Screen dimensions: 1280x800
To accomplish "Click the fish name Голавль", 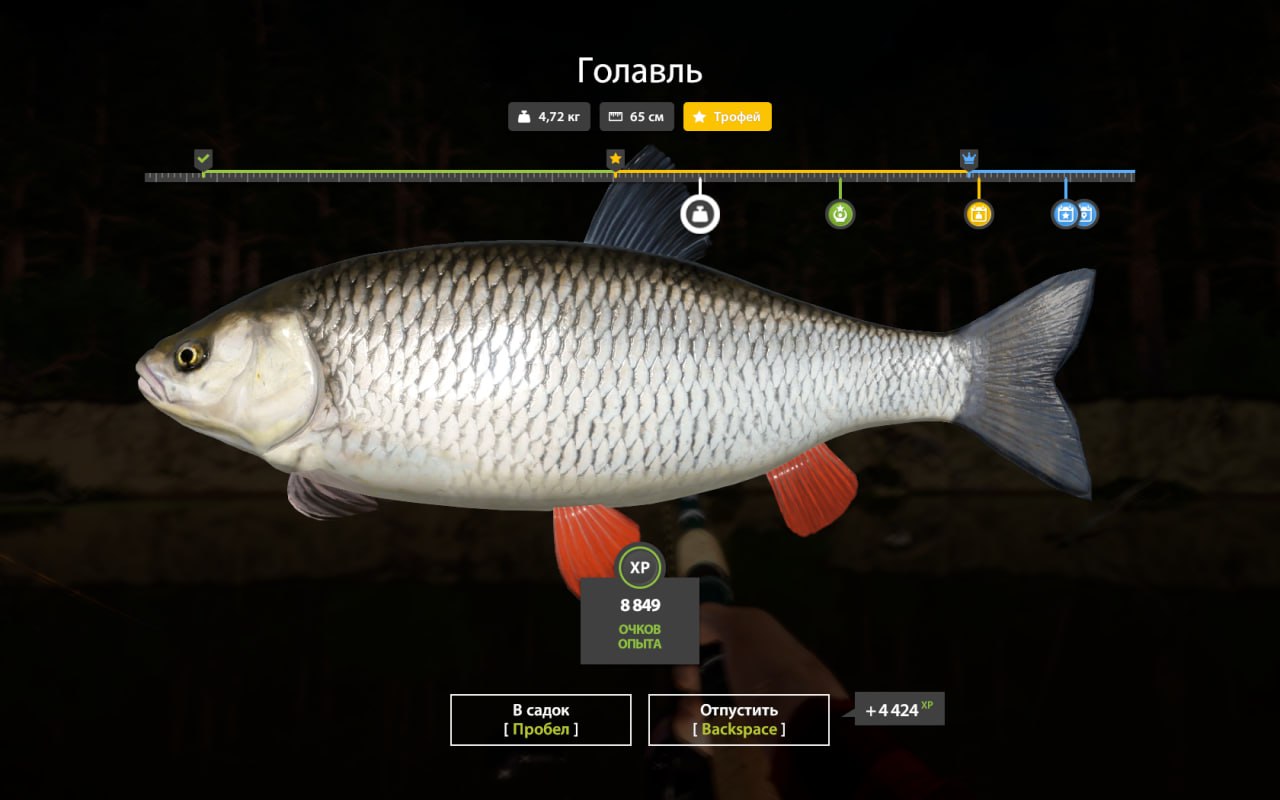I will (x=639, y=70).
